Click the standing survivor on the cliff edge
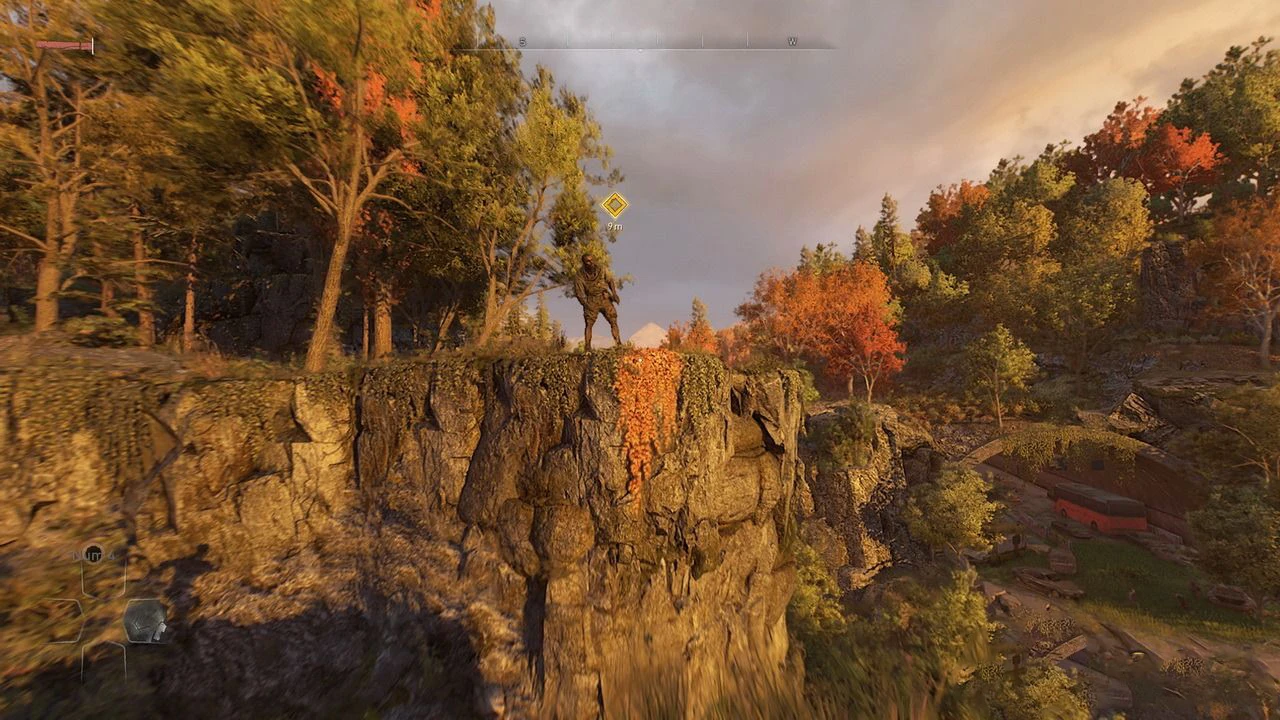Image resolution: width=1280 pixels, height=720 pixels. point(594,298)
